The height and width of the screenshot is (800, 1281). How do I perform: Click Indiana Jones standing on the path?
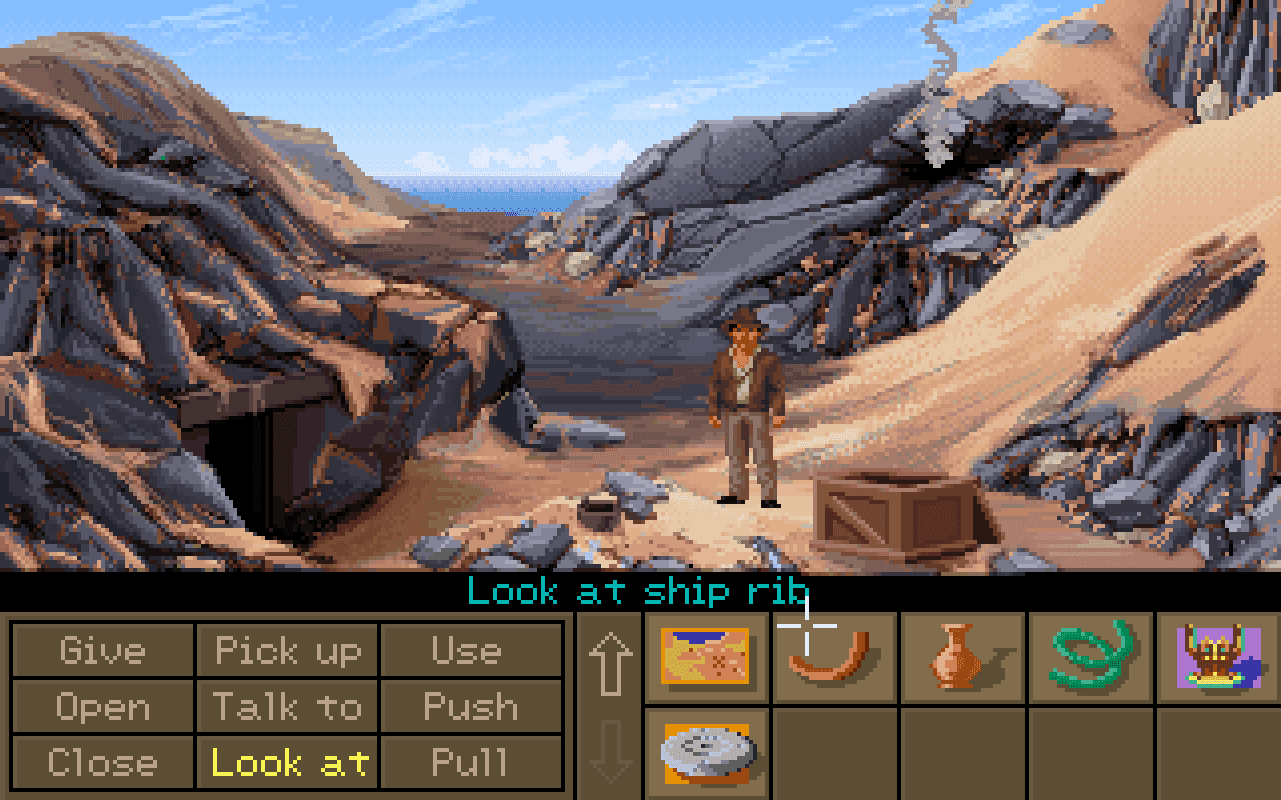(748, 410)
